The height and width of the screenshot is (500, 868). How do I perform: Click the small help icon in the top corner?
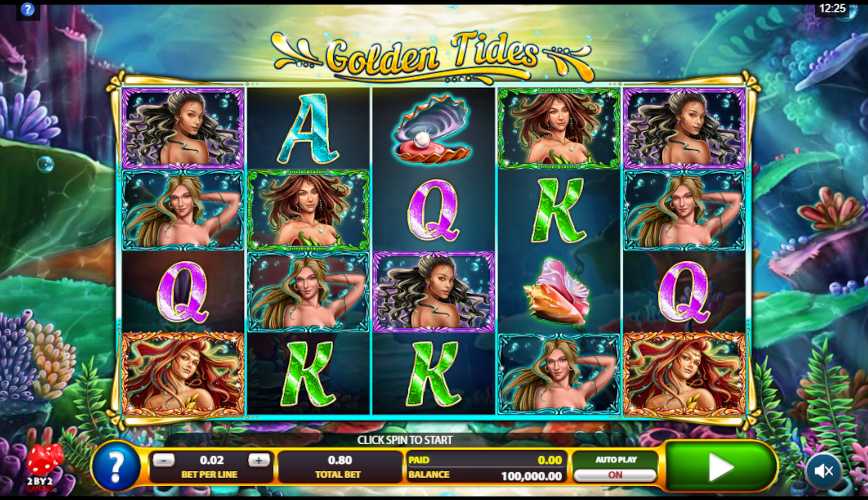coord(28,9)
